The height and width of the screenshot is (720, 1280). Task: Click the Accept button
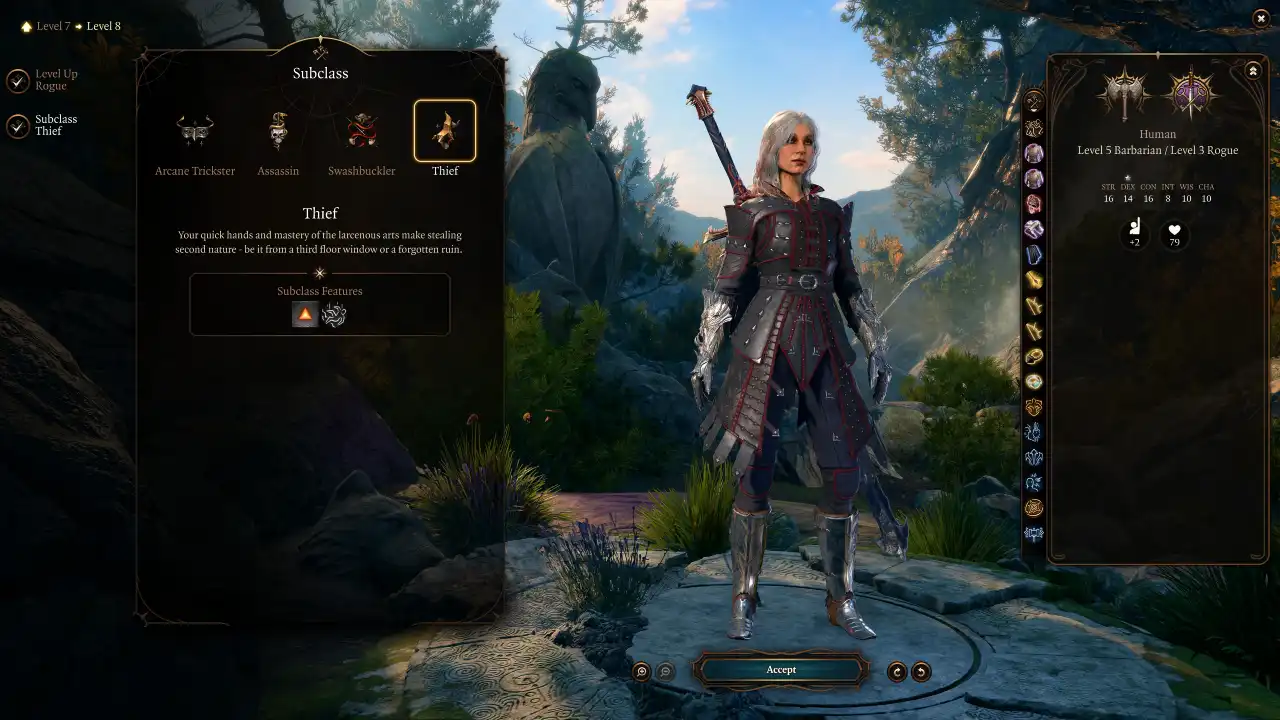[781, 670]
